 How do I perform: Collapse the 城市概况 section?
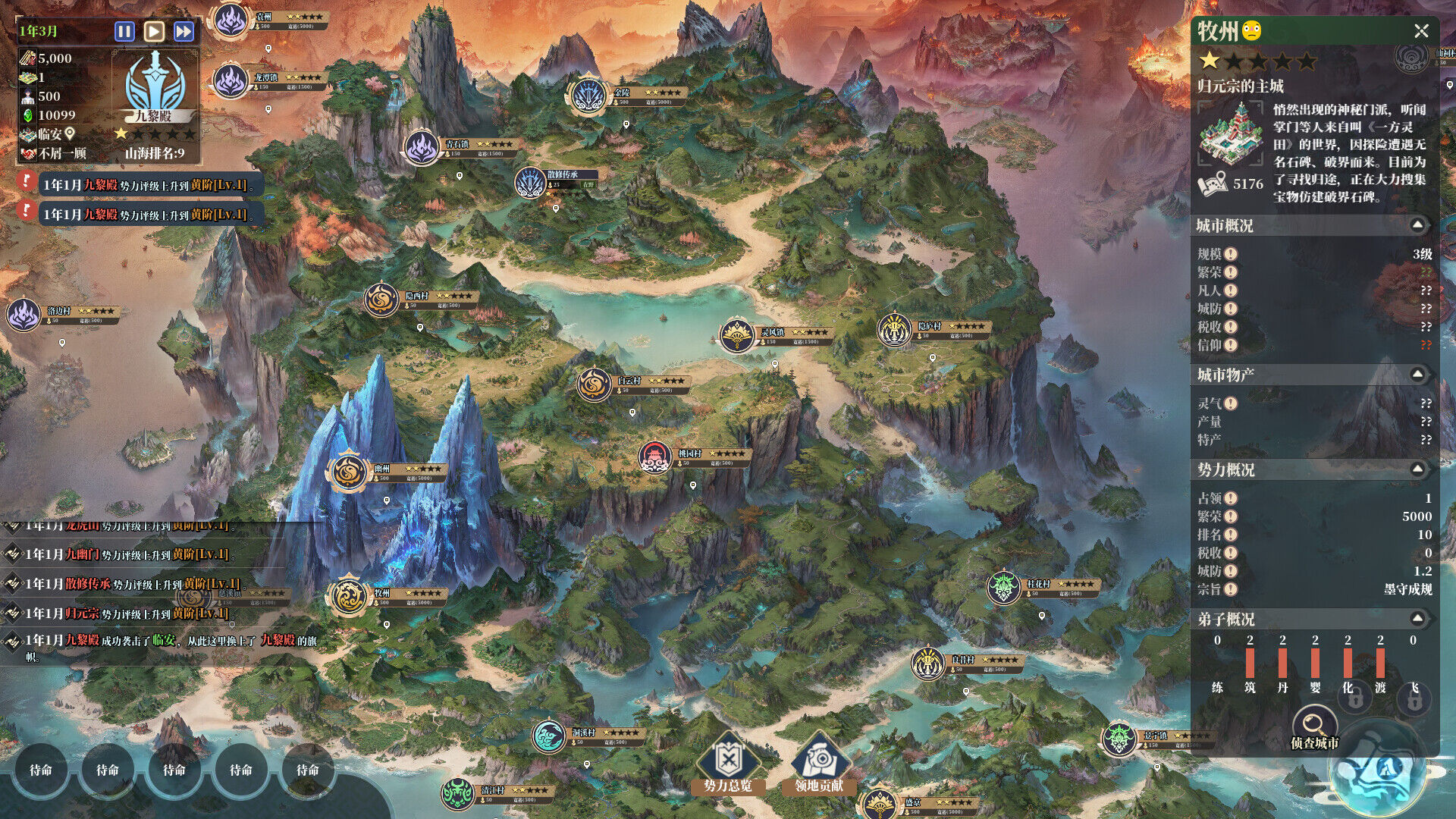[x=1417, y=225]
